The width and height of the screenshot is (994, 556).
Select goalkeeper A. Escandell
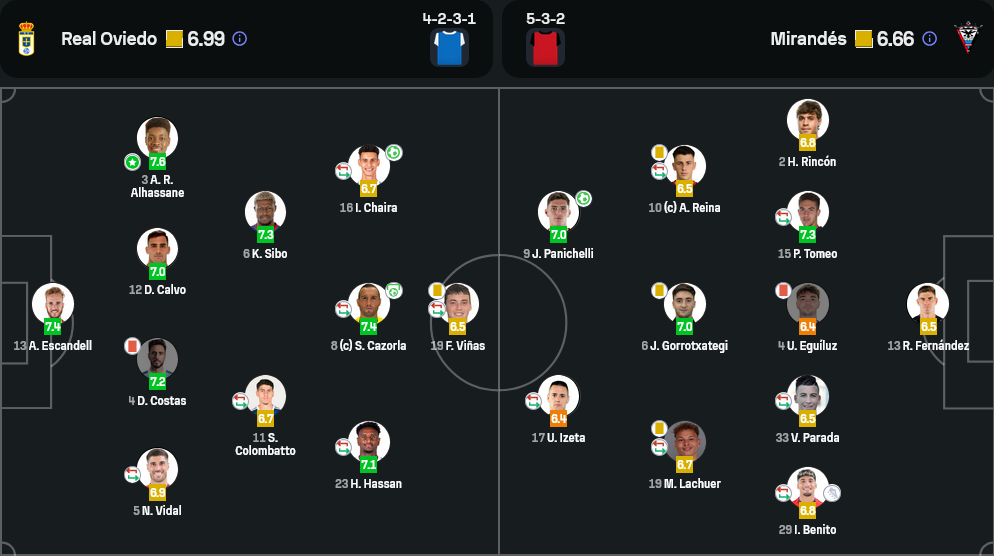click(53, 306)
